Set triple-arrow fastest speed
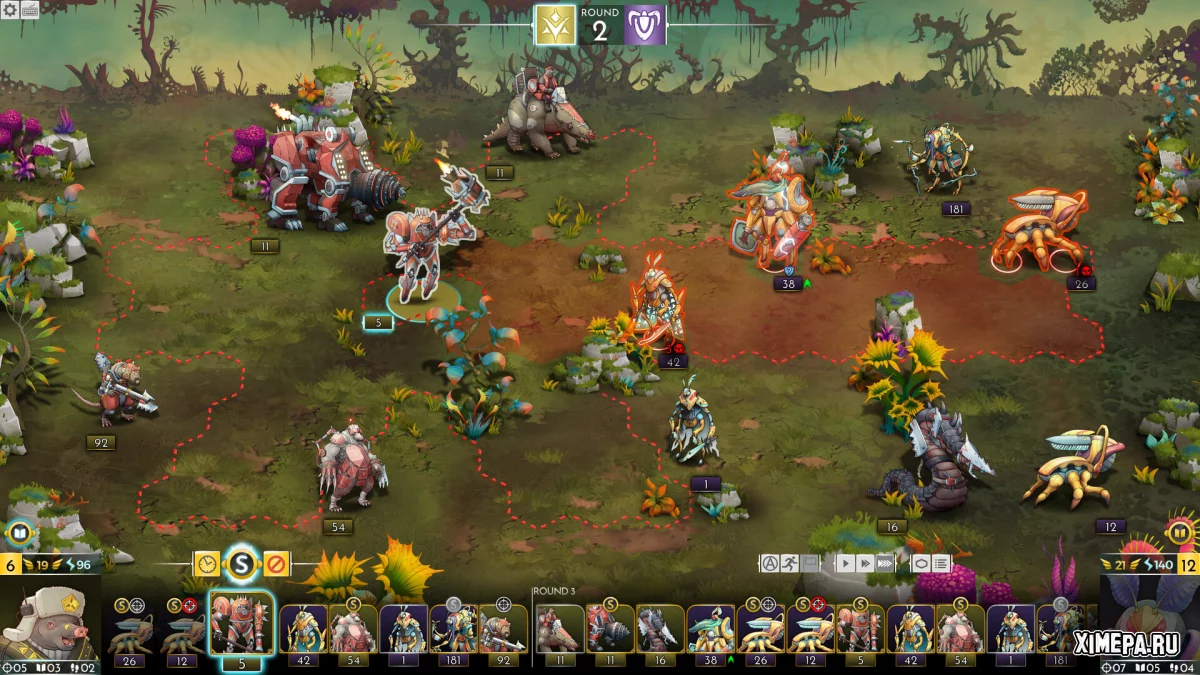The image size is (1200, 675). tap(885, 563)
